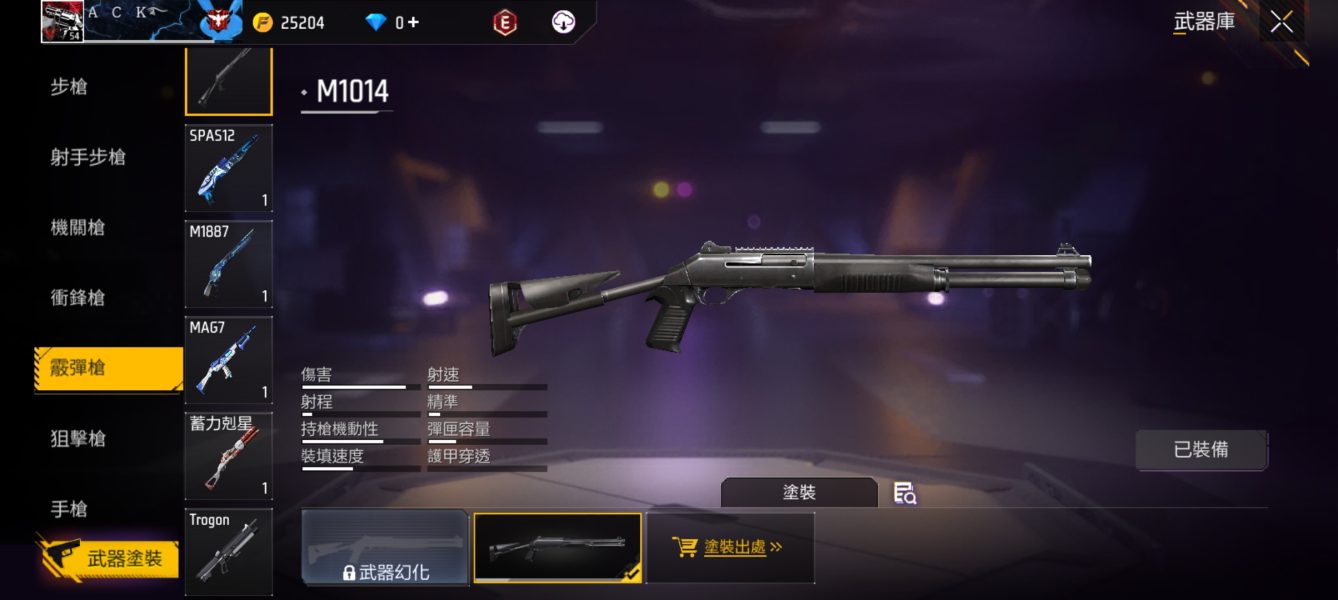Click the 已裝備 equipped button

[x=1201, y=450]
